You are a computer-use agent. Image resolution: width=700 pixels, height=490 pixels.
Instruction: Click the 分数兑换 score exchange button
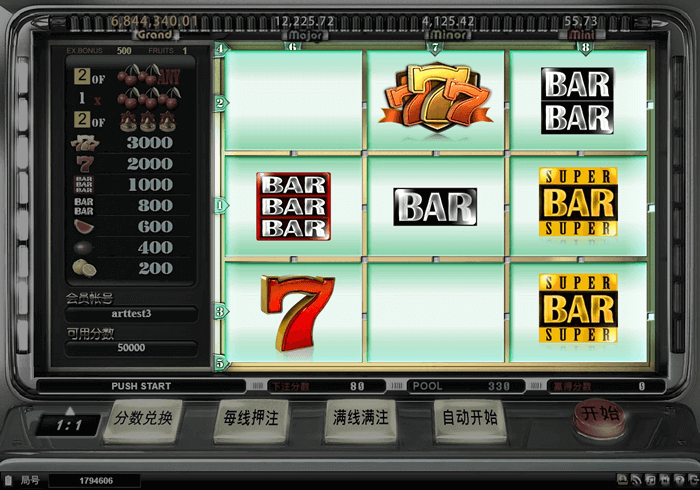click(x=144, y=418)
